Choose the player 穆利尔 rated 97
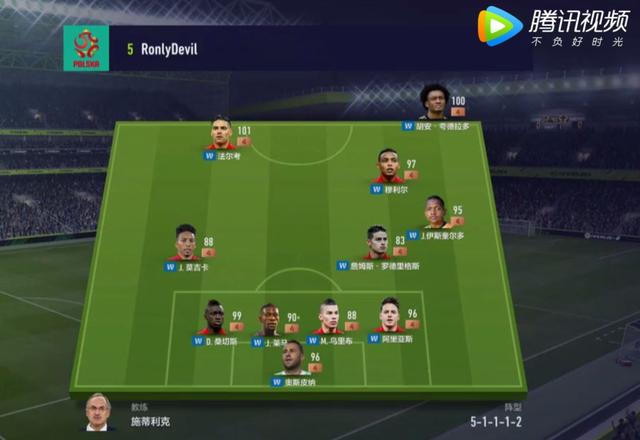 (389, 163)
